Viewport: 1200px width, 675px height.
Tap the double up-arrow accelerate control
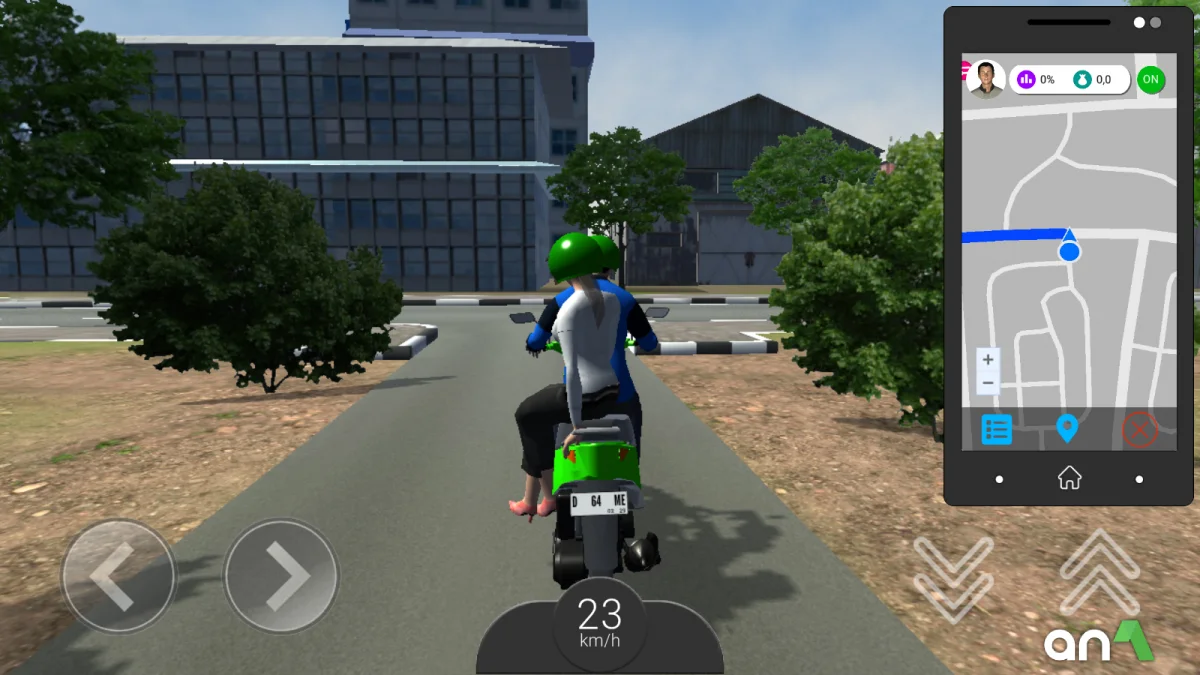click(x=1099, y=572)
